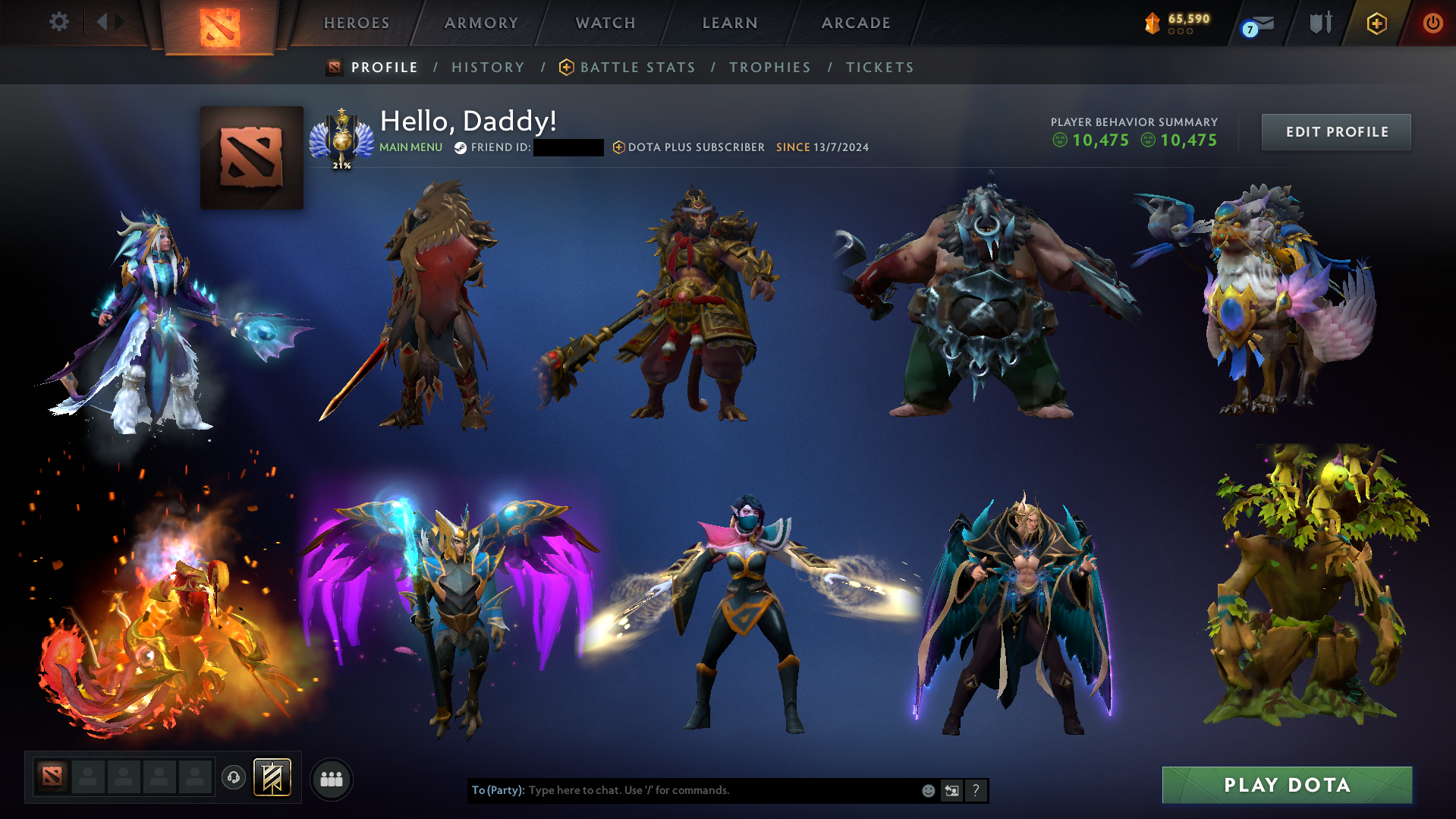
Task: Switch to the HISTORY tab
Action: click(x=488, y=67)
